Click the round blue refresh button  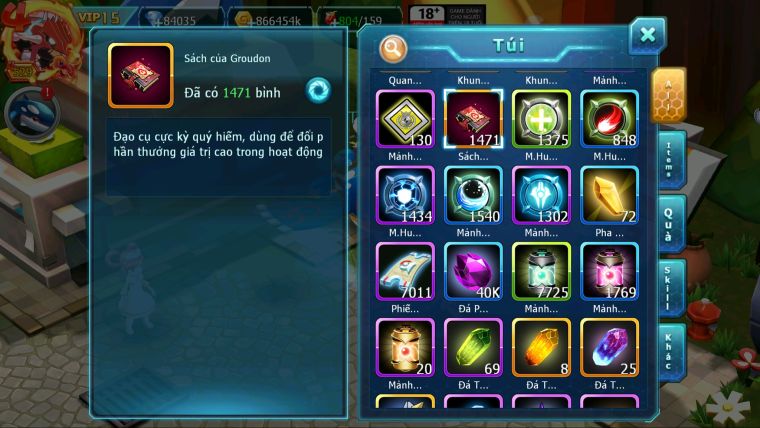pyautogui.click(x=318, y=90)
